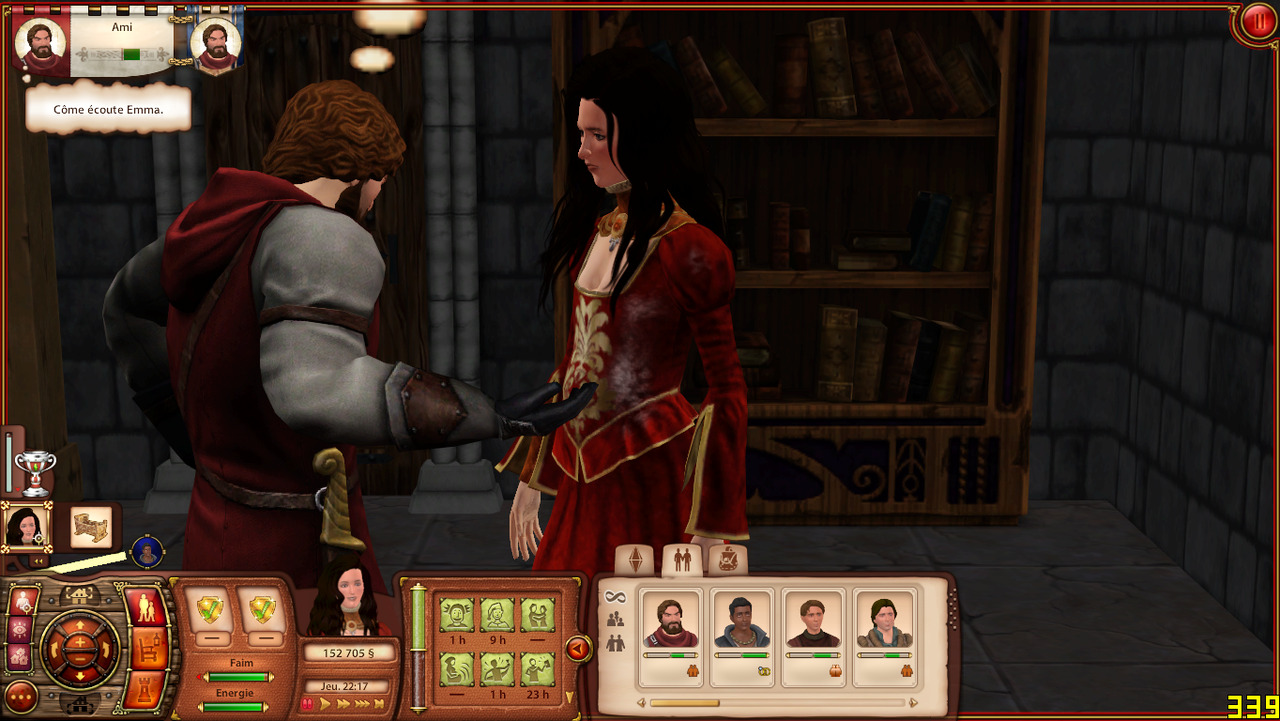Click the right arrow of the relationship scrollbar
This screenshot has width=1280, height=721.
point(913,703)
